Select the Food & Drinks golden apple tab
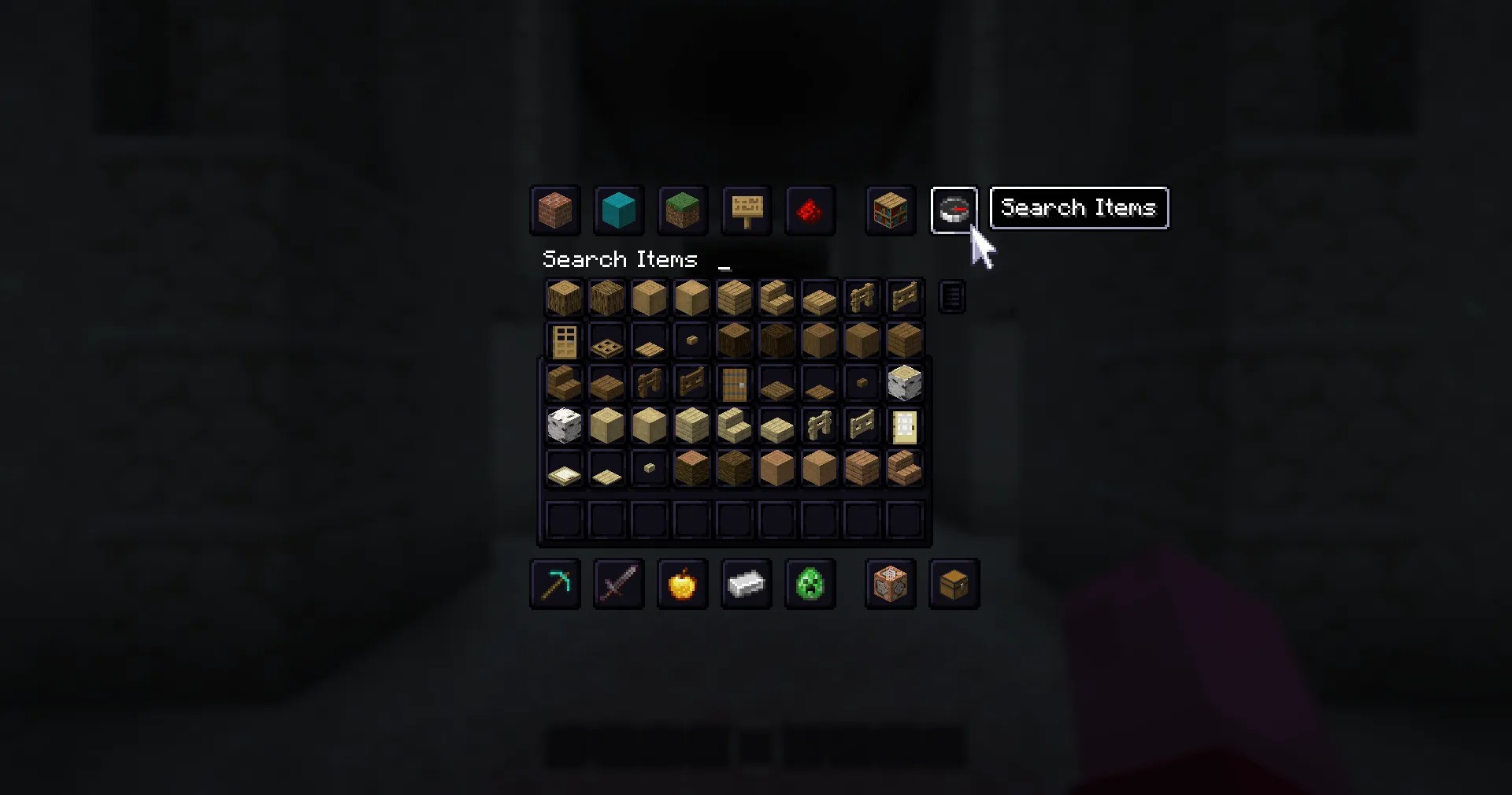The image size is (1512, 795). [682, 584]
